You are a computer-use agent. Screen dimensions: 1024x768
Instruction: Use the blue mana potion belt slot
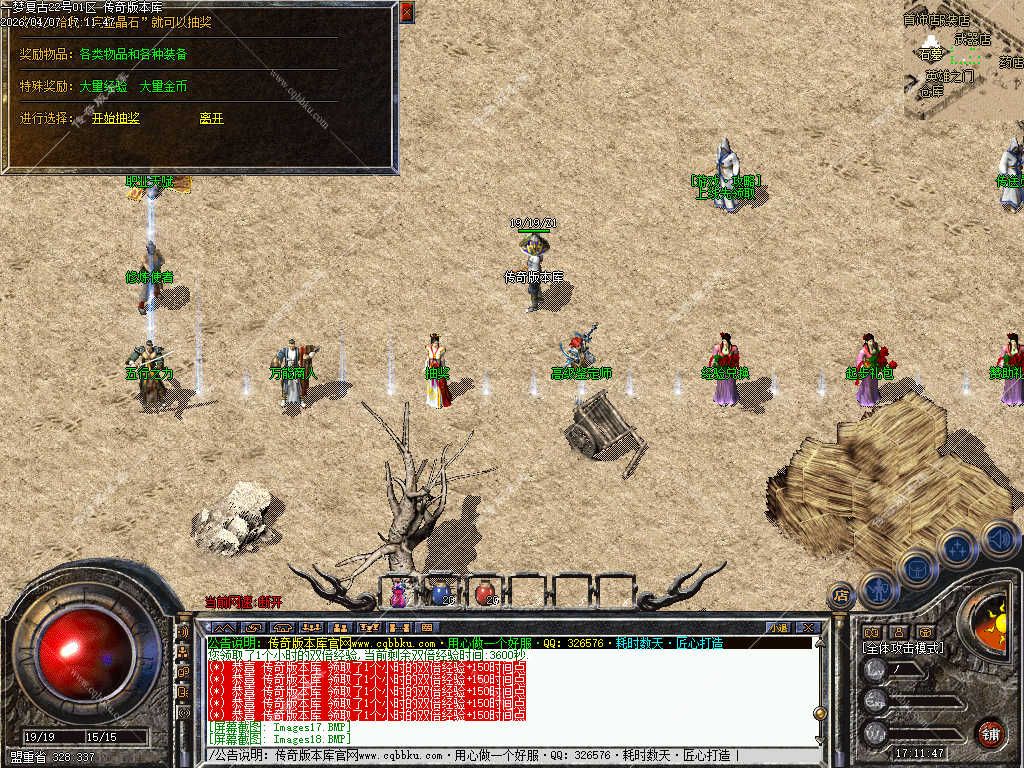441,593
